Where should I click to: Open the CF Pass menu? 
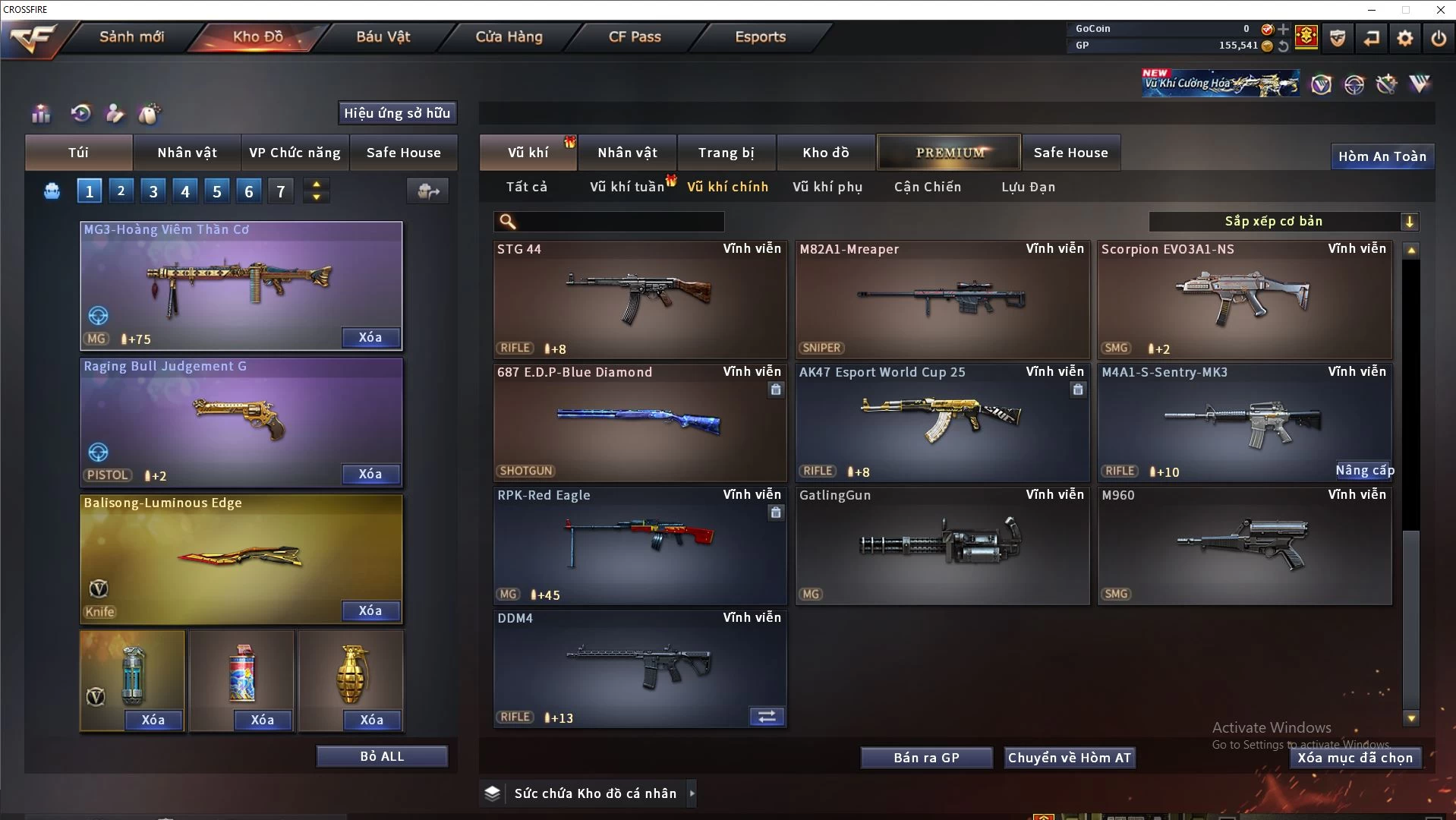click(635, 36)
